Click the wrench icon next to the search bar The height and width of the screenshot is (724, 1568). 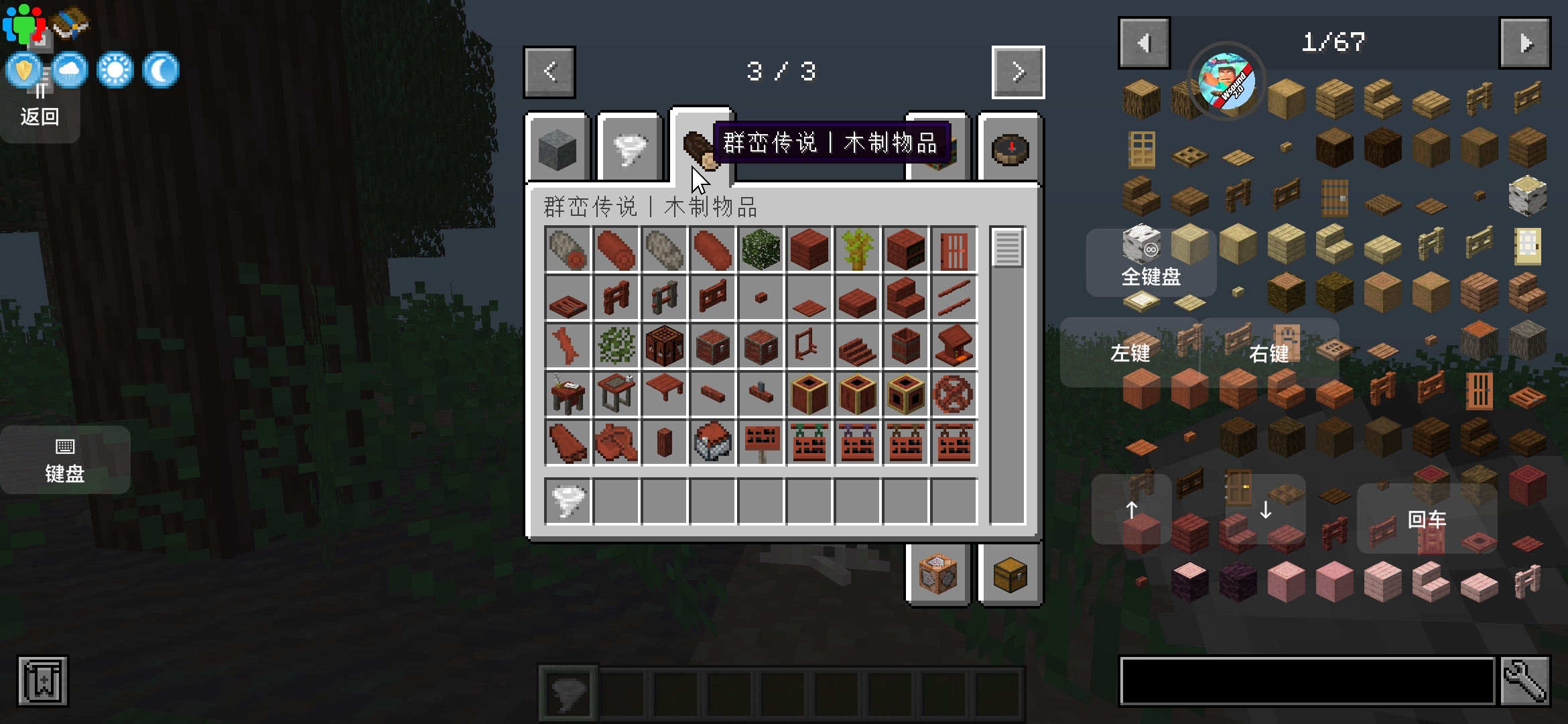click(x=1526, y=680)
